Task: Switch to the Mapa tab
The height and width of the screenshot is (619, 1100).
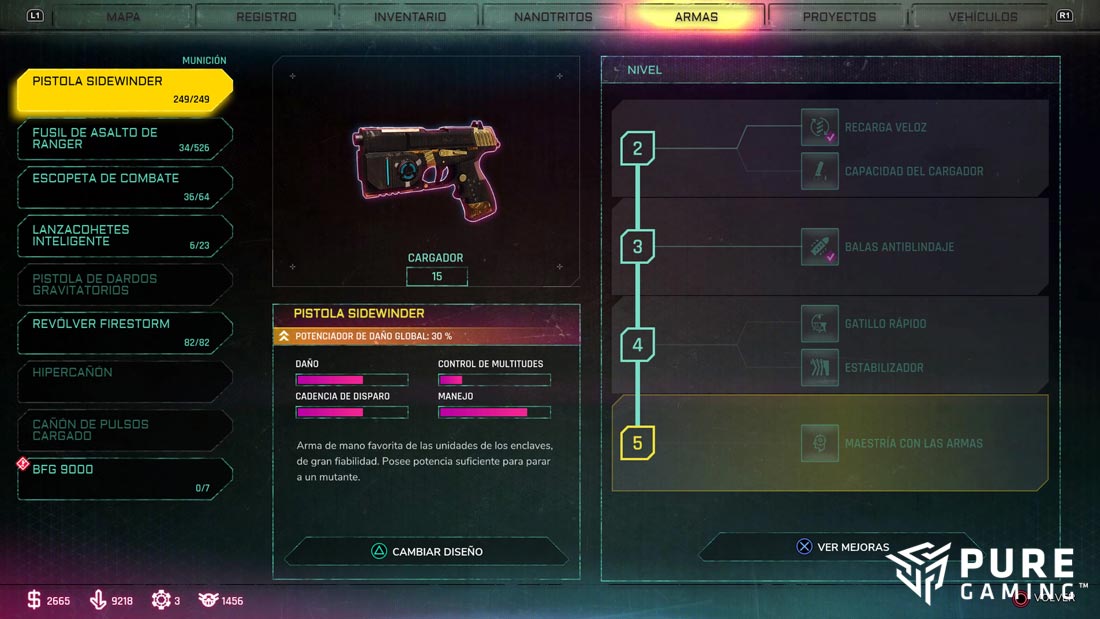Action: click(123, 17)
